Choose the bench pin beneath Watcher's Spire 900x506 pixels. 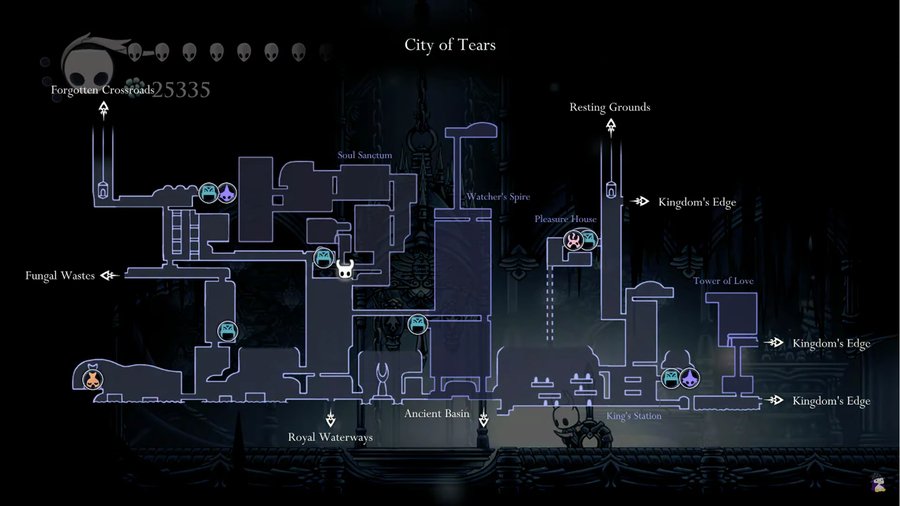pos(418,323)
